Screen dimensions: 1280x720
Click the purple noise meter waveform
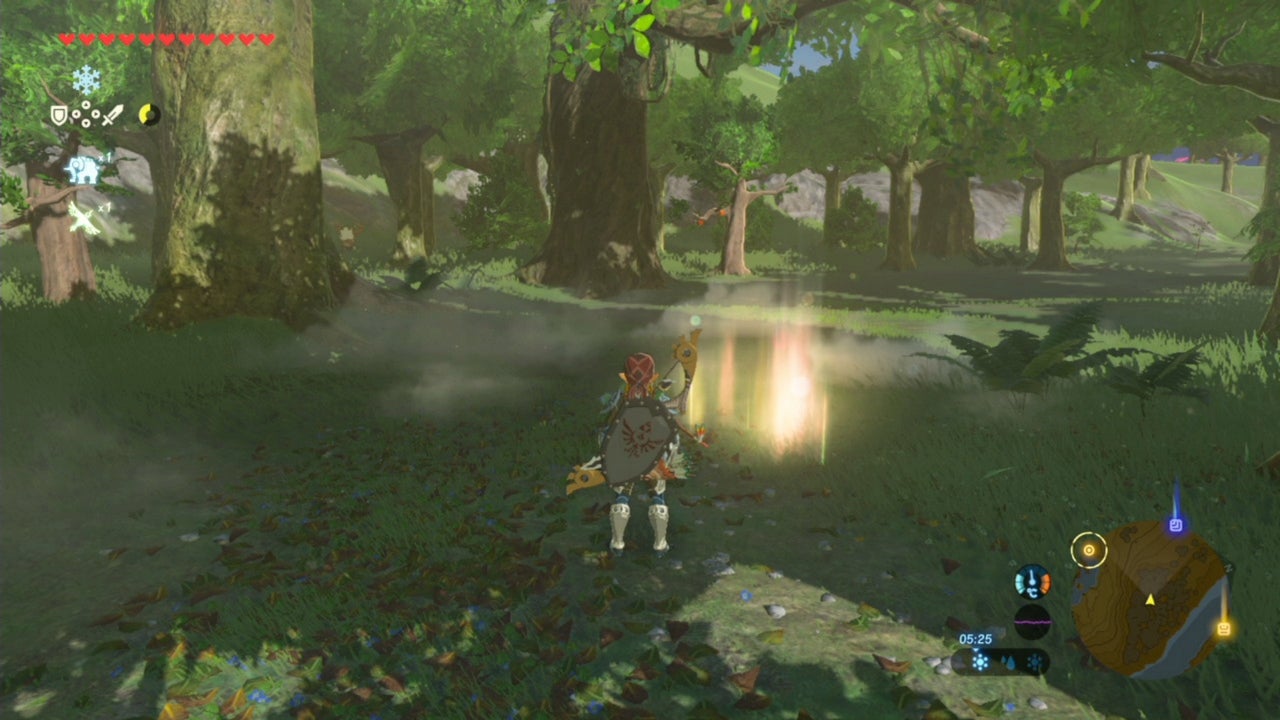(1033, 621)
